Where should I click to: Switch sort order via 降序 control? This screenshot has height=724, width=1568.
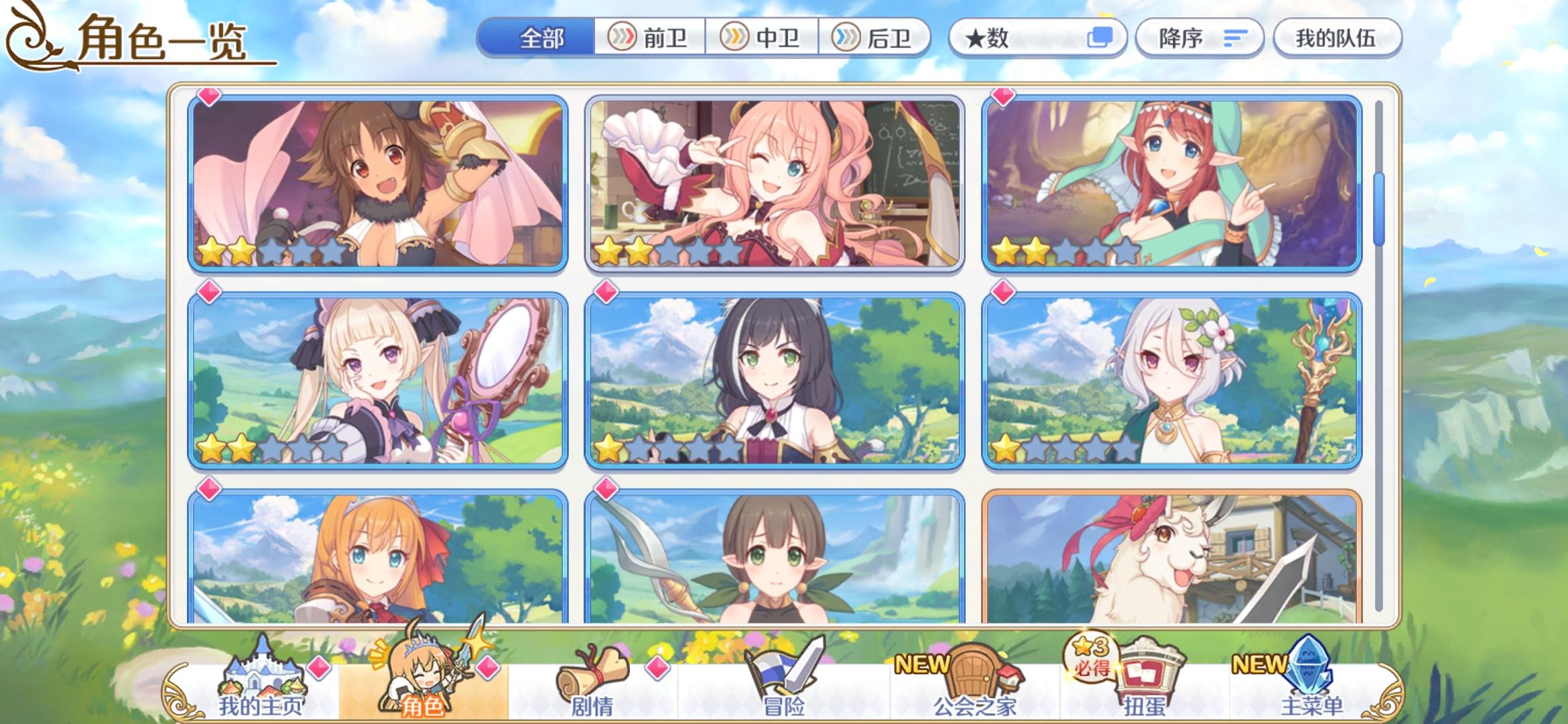tap(1199, 38)
